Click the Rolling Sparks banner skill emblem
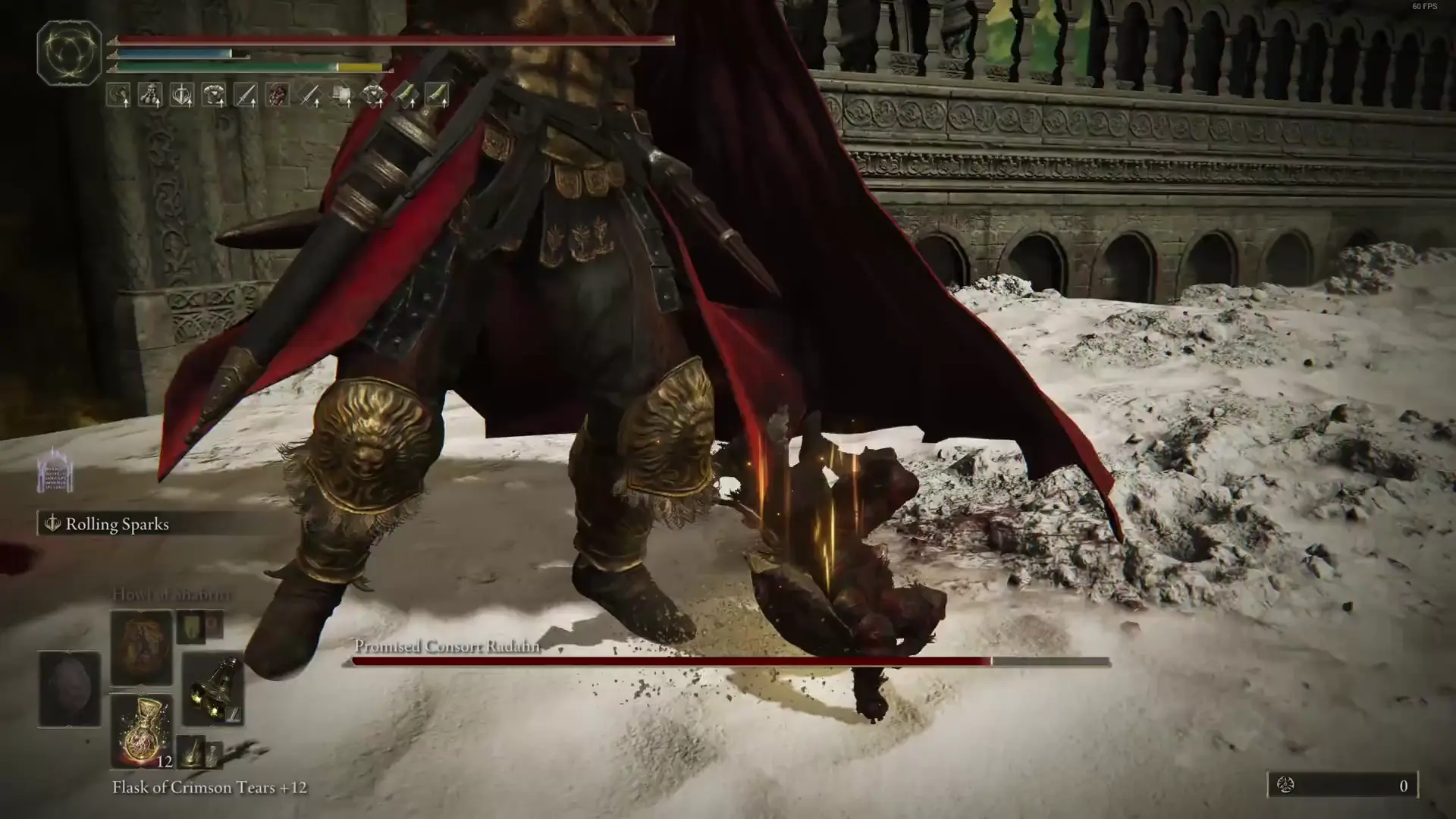This screenshot has width=1456, height=819. pos(52,524)
